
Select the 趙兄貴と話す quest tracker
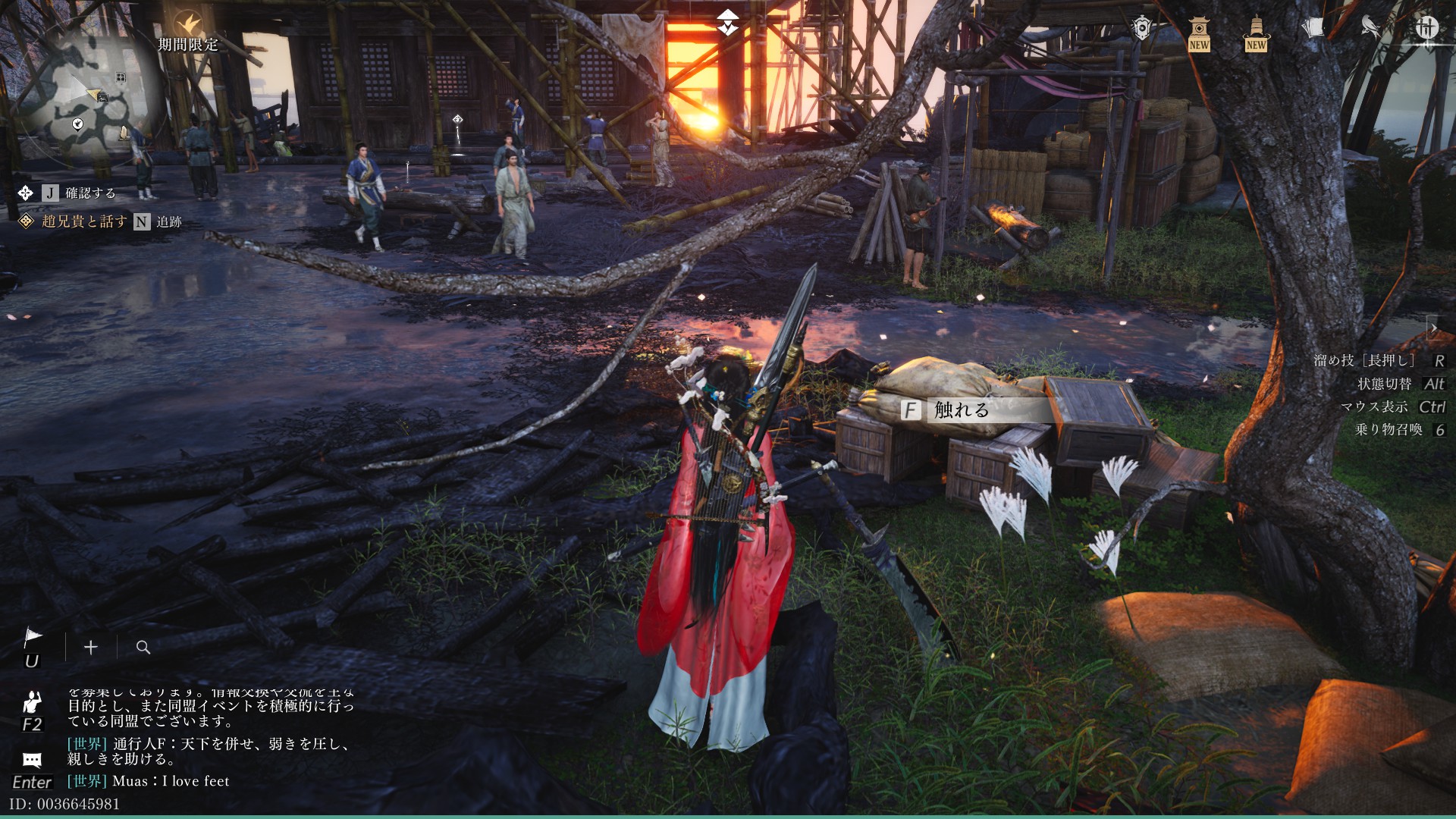tap(84, 221)
